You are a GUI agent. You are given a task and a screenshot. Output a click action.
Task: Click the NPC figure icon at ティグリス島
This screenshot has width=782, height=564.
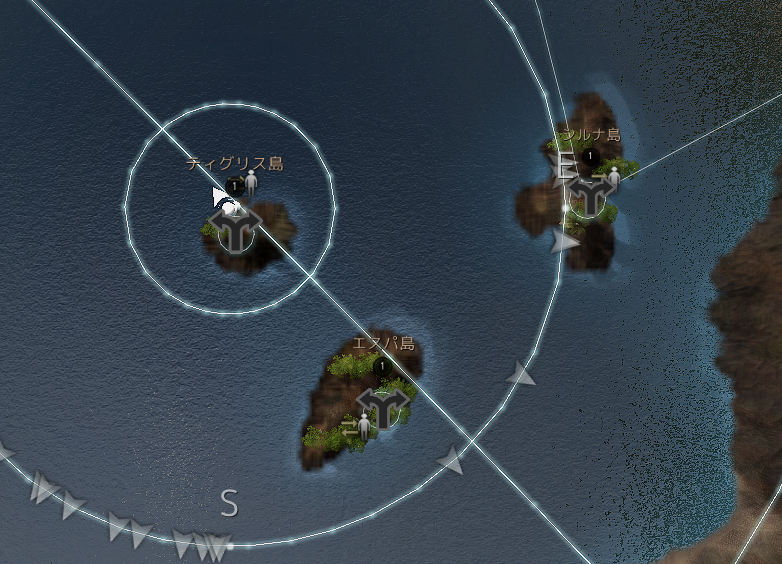click(251, 182)
